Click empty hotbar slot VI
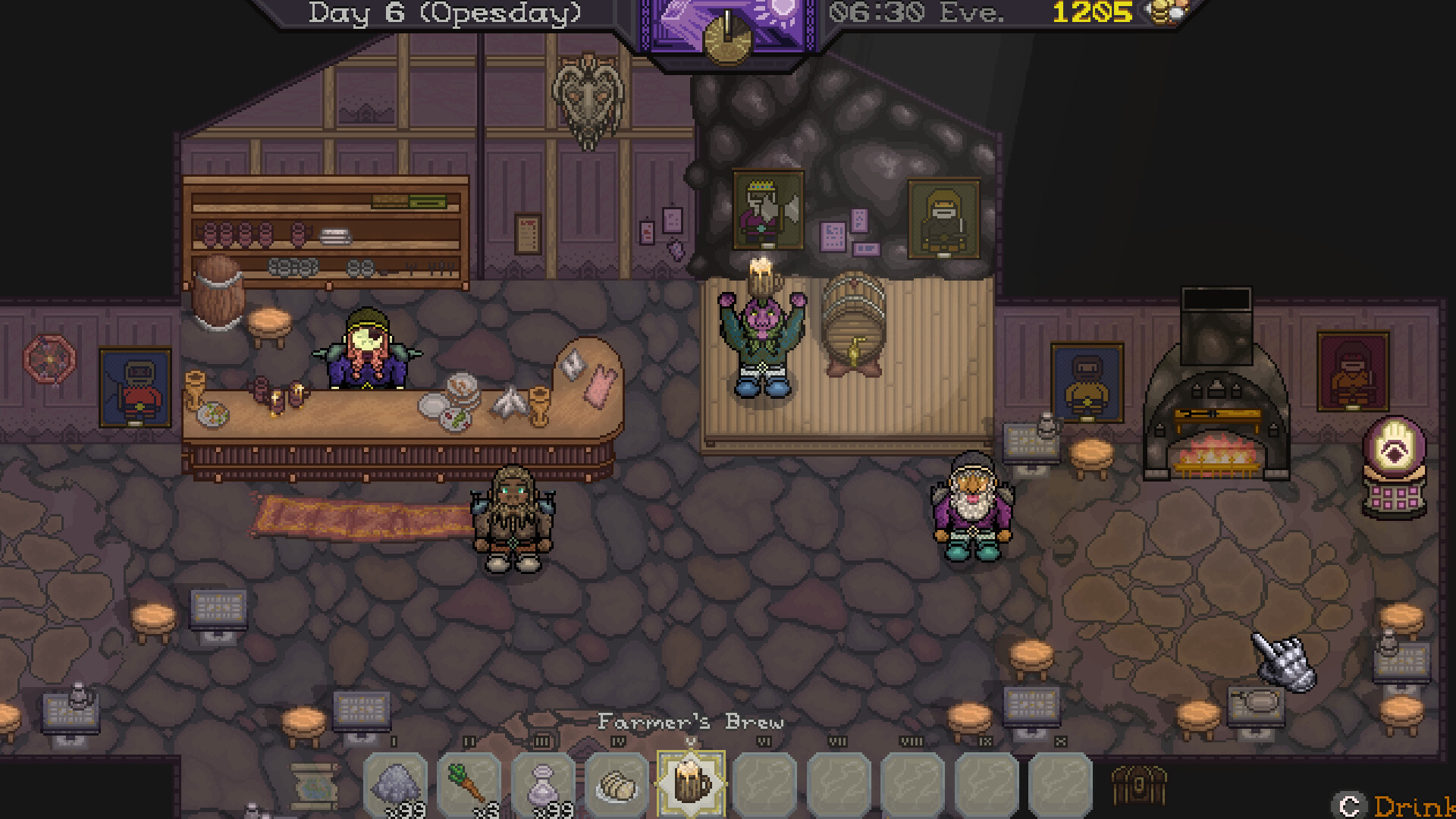The image size is (1456, 819). 765,783
